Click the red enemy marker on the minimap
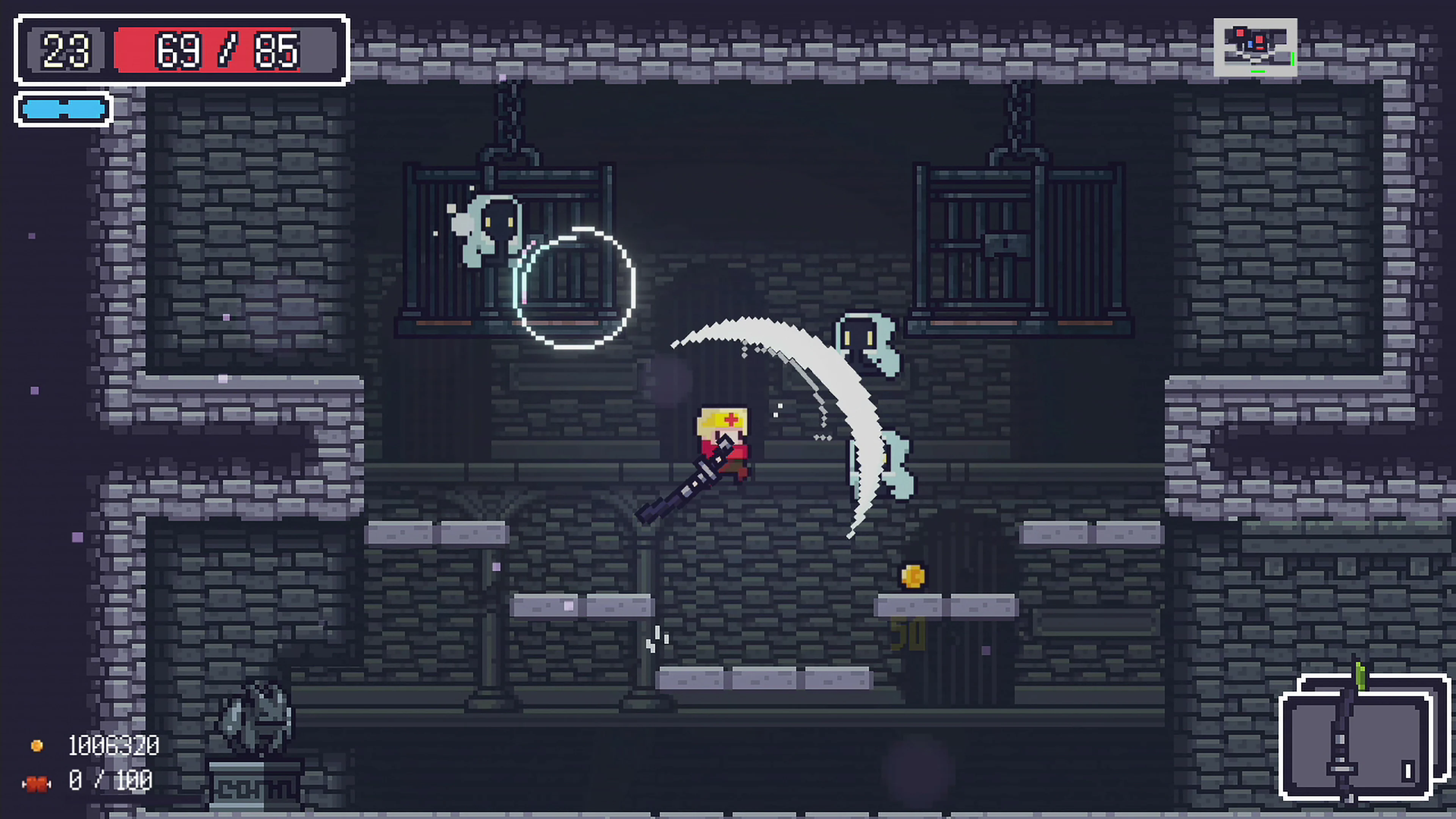 pyautogui.click(x=1260, y=39)
